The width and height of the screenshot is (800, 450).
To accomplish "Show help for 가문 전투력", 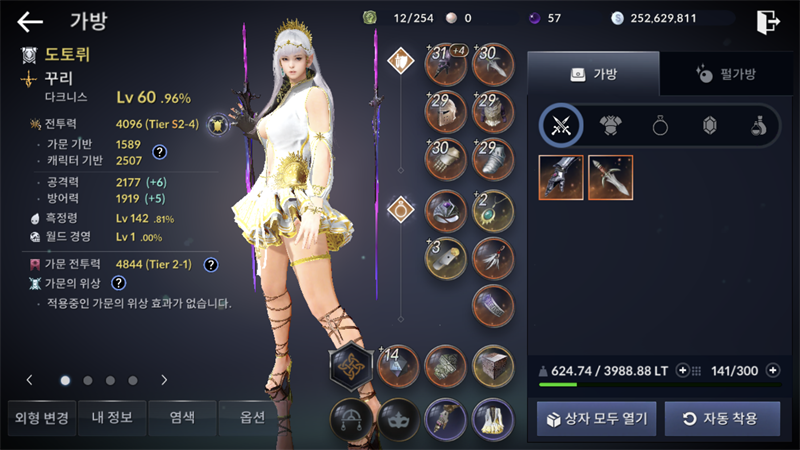I will pyautogui.click(x=211, y=265).
